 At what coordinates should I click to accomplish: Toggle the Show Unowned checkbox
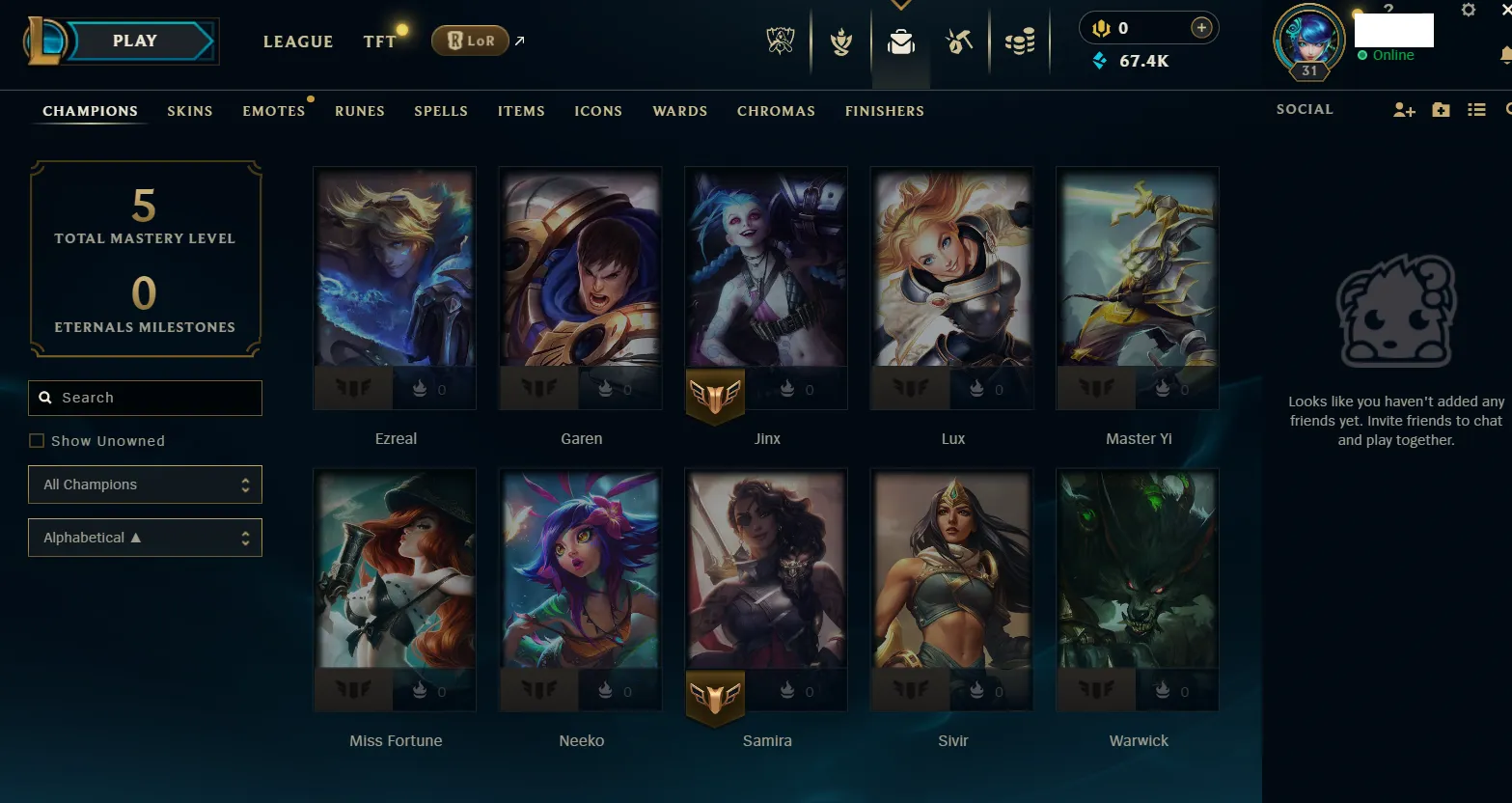pos(37,440)
